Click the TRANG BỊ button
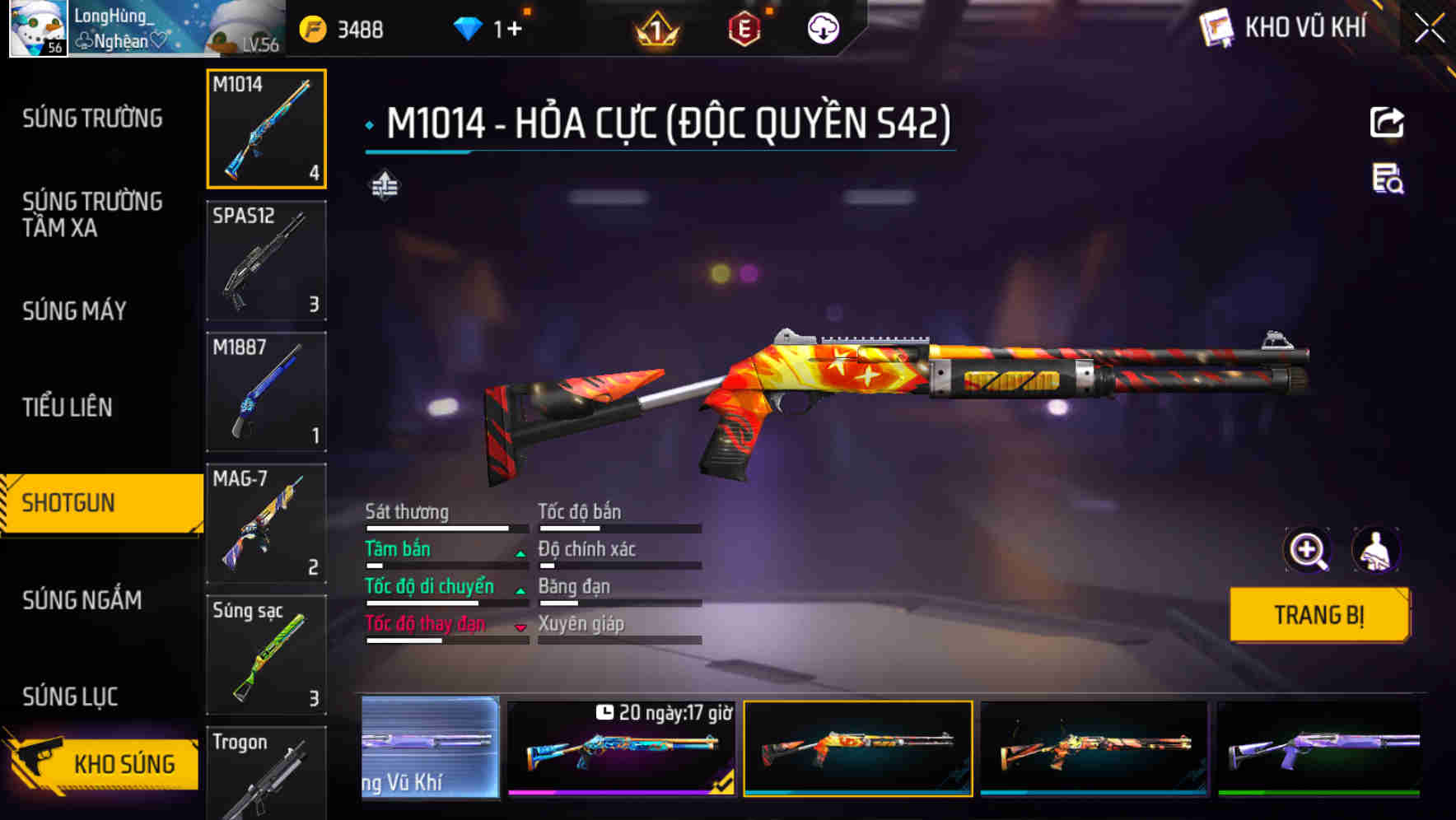The image size is (1456, 820). [1318, 614]
